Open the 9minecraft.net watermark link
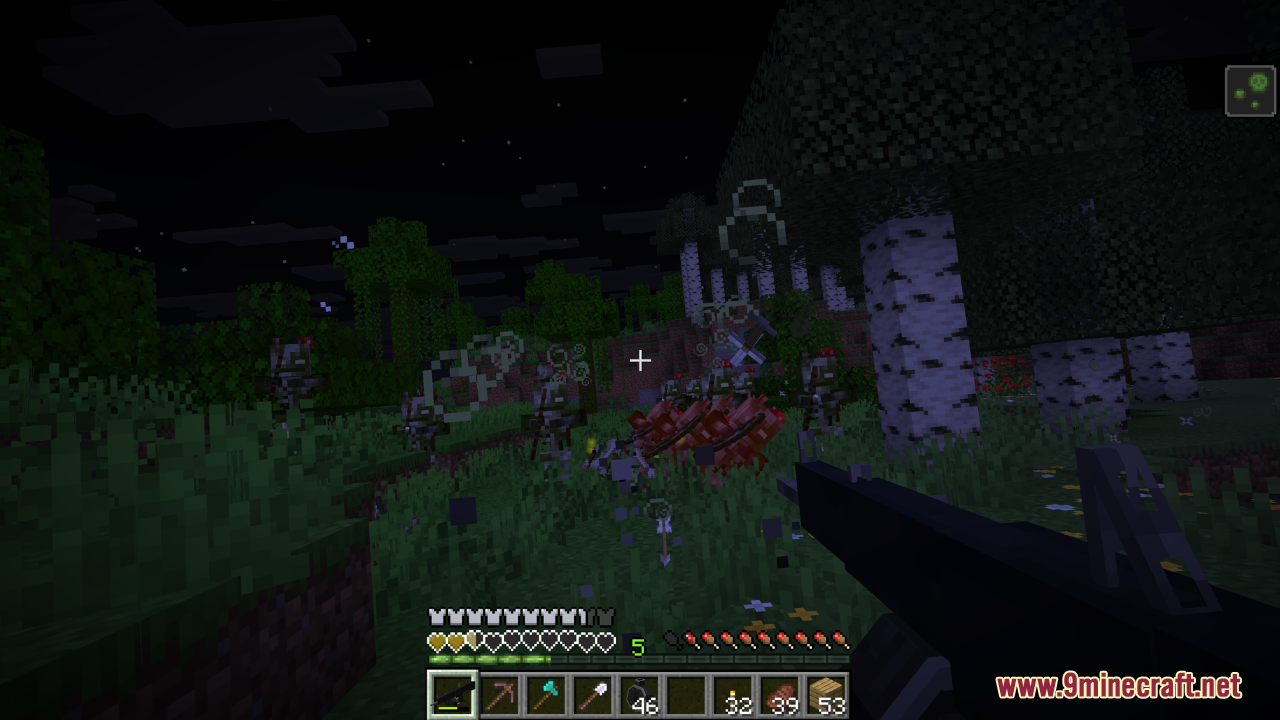Screen dimensions: 1280x720 point(1118,686)
